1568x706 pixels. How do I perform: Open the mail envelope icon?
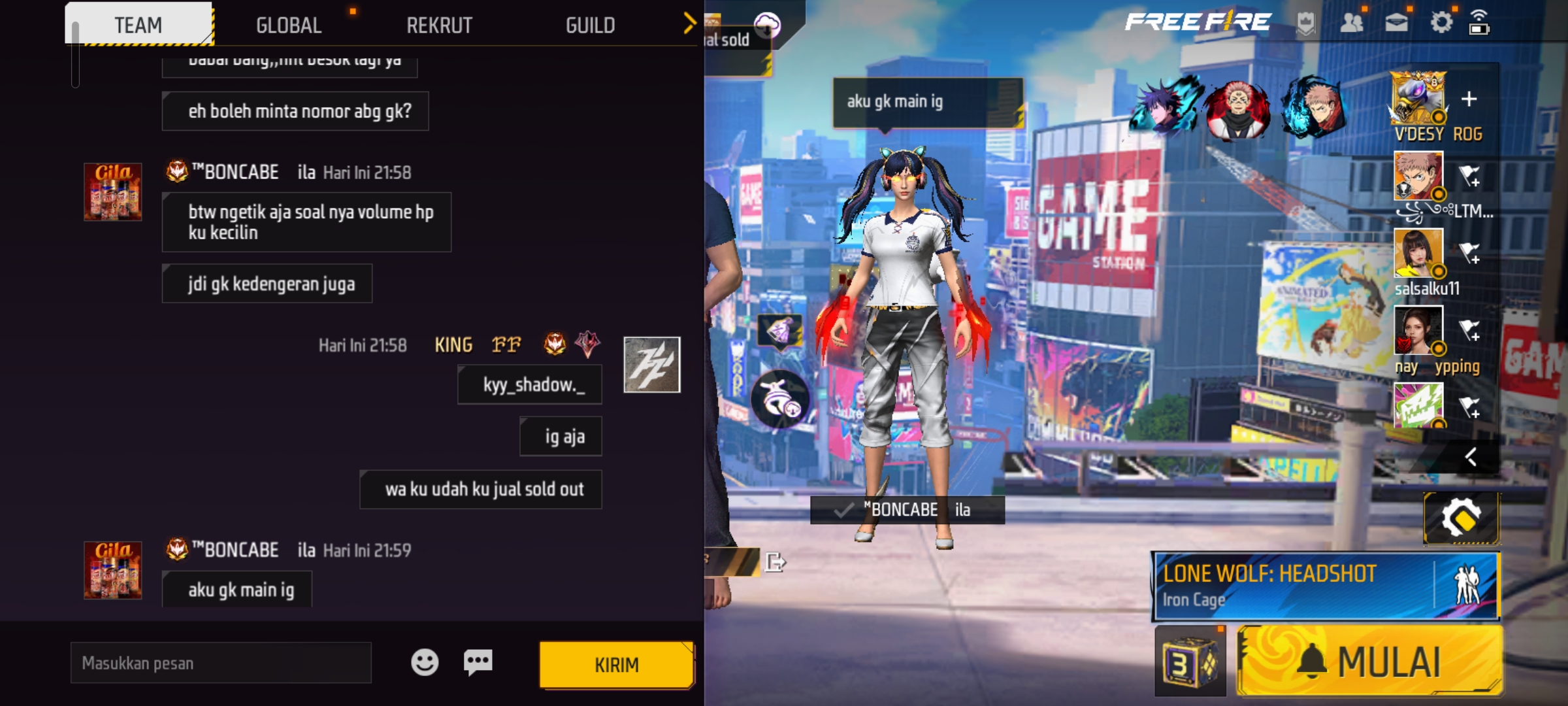tap(1396, 23)
